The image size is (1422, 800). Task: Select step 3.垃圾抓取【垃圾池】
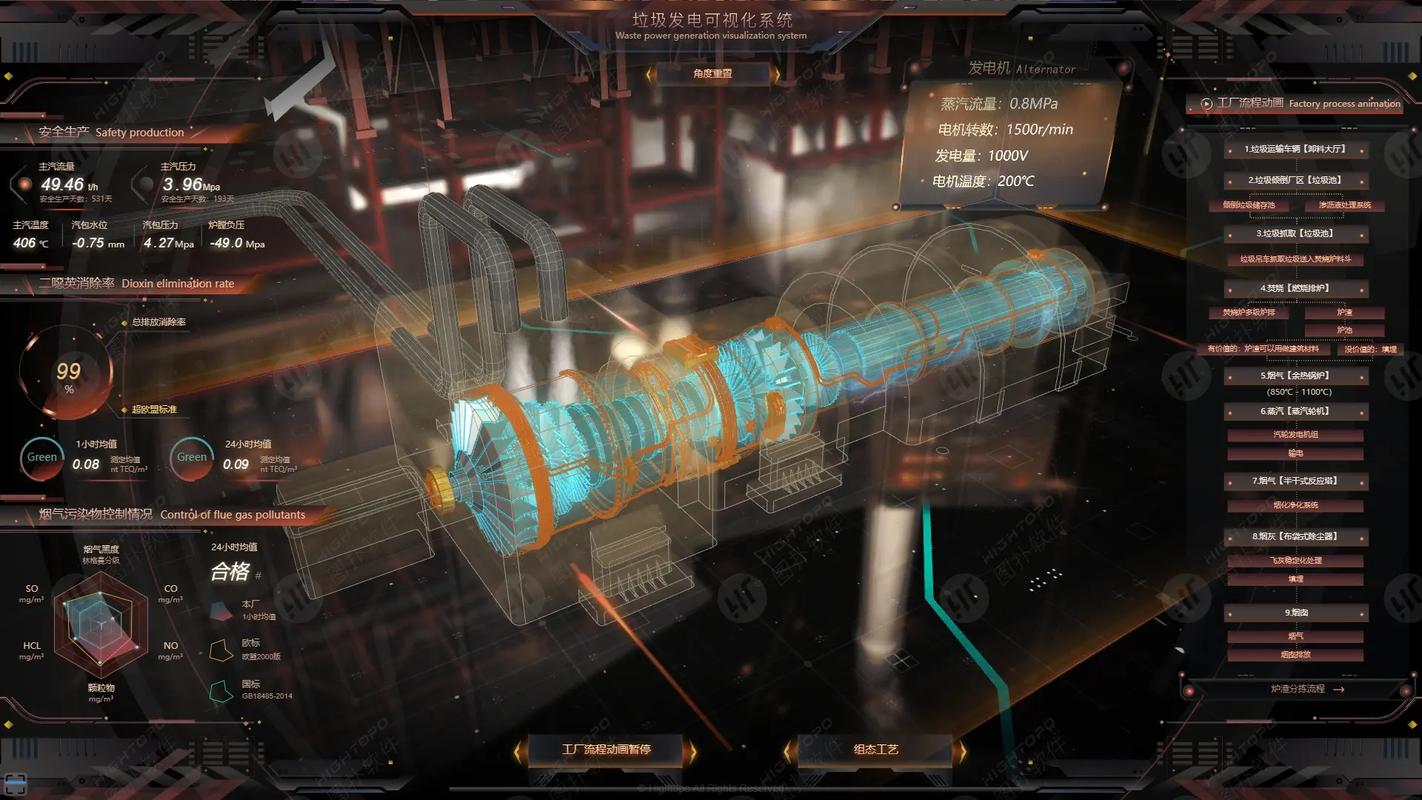[x=1295, y=233]
